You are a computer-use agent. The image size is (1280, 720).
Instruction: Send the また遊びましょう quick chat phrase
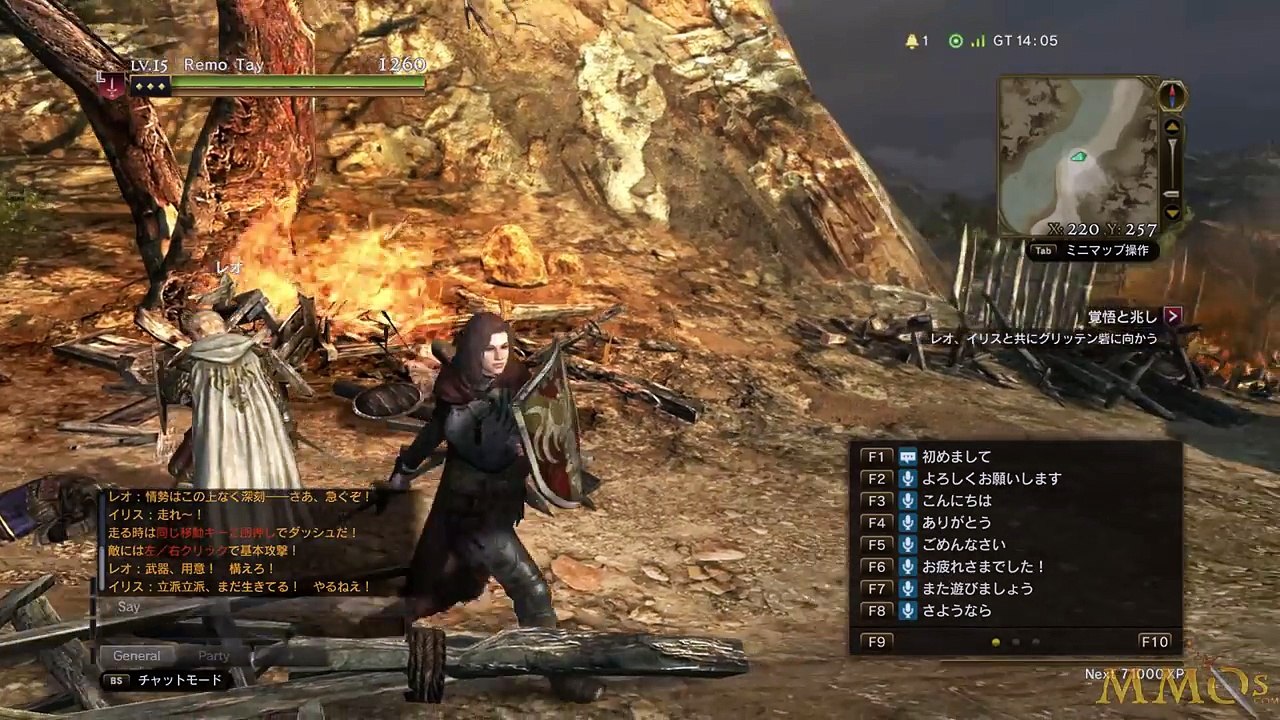pyautogui.click(x=977, y=588)
